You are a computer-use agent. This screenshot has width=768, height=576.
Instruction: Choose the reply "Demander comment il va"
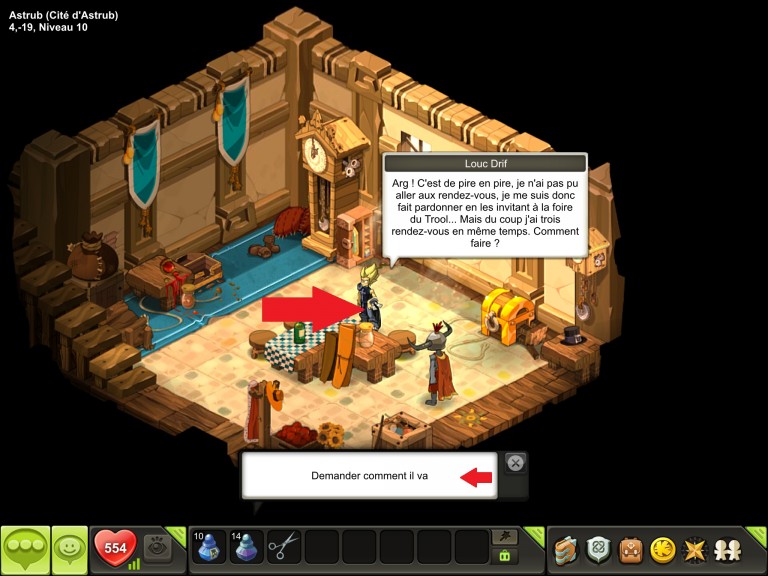(x=369, y=476)
